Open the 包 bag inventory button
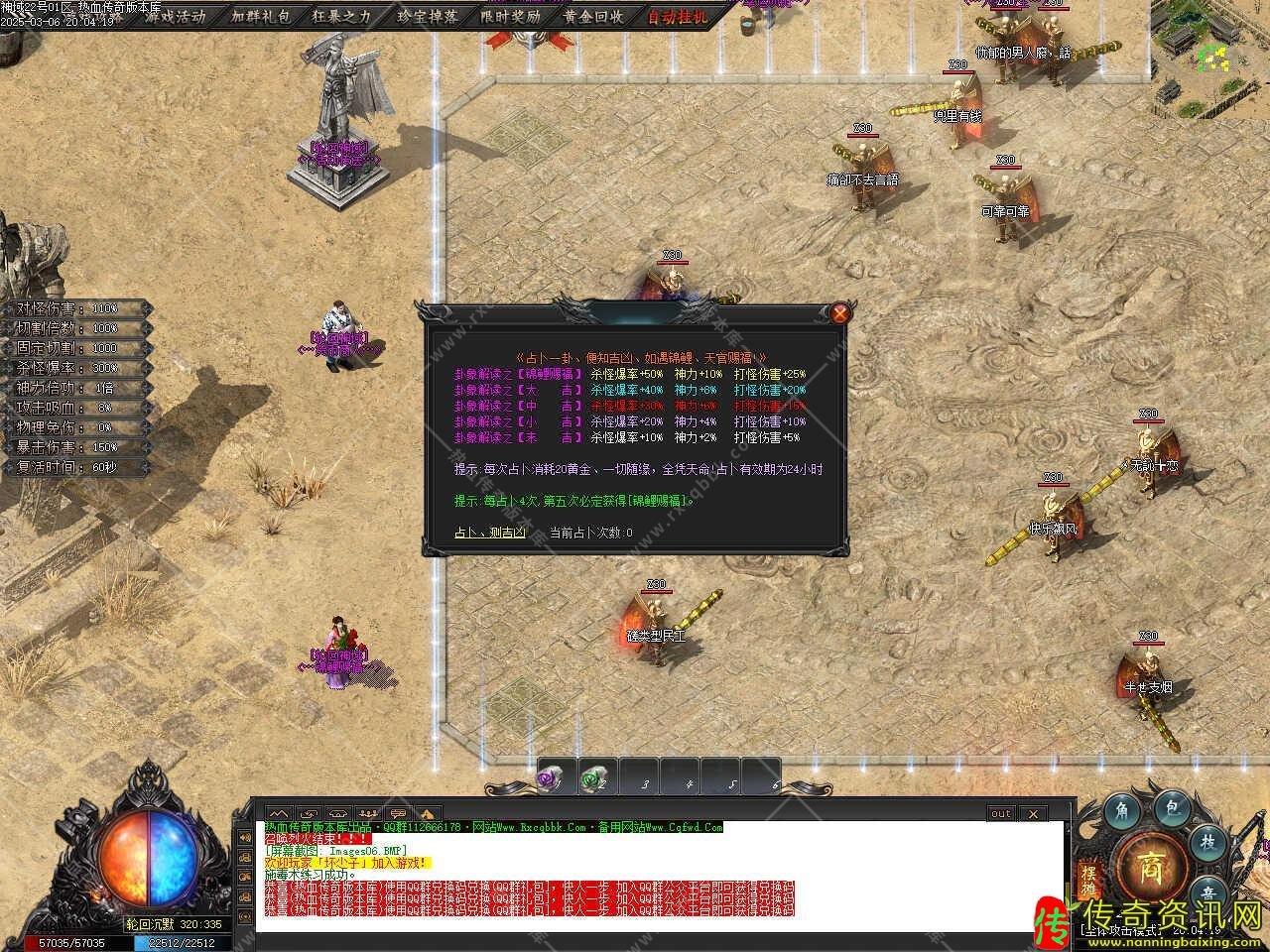 coord(1171,808)
